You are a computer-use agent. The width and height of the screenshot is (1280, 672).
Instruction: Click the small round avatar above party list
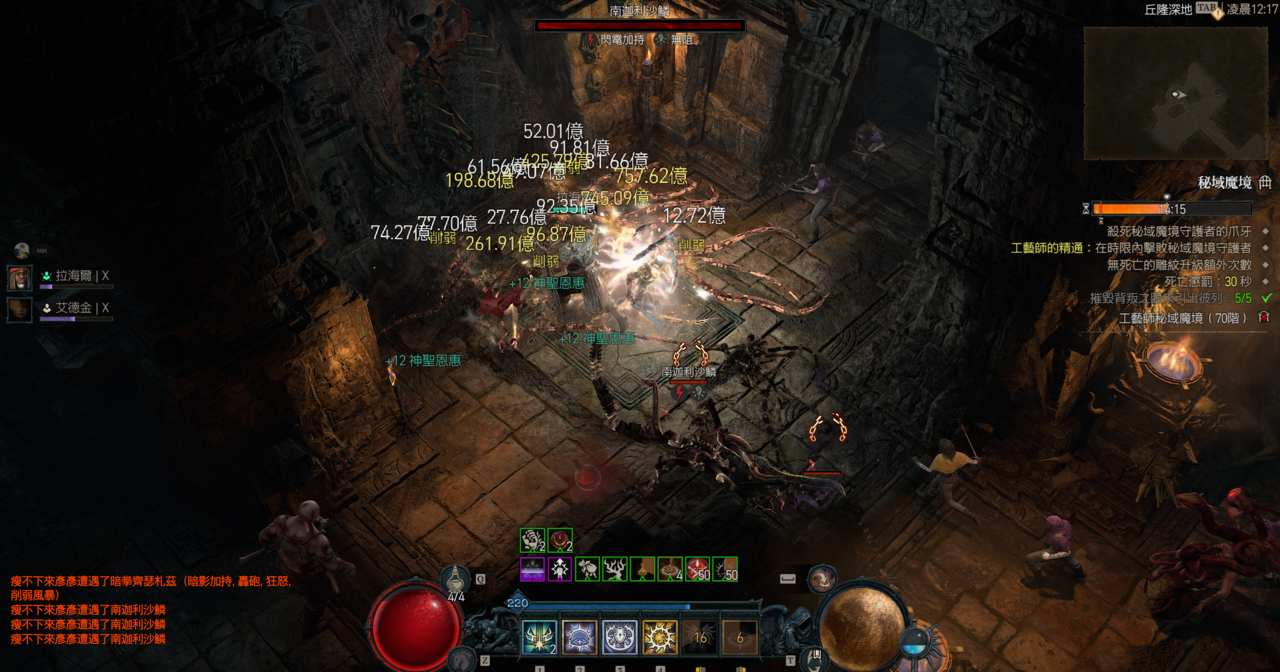click(21, 250)
